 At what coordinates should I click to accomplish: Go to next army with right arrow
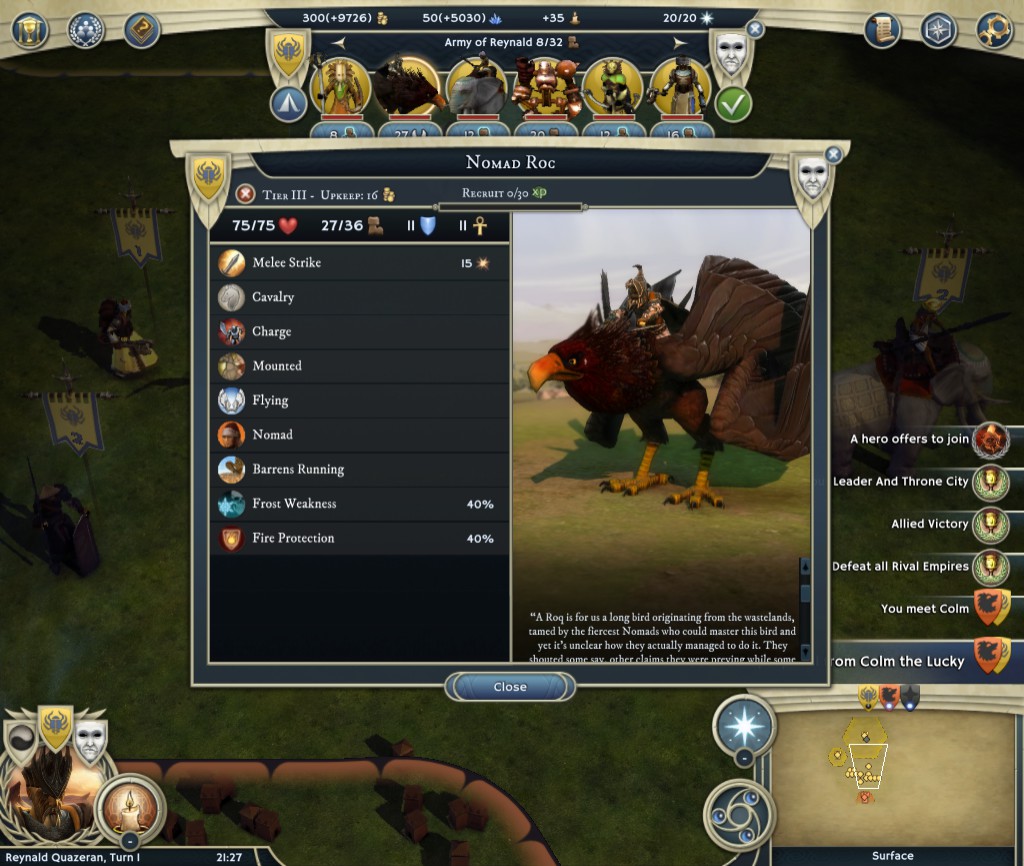tap(679, 42)
